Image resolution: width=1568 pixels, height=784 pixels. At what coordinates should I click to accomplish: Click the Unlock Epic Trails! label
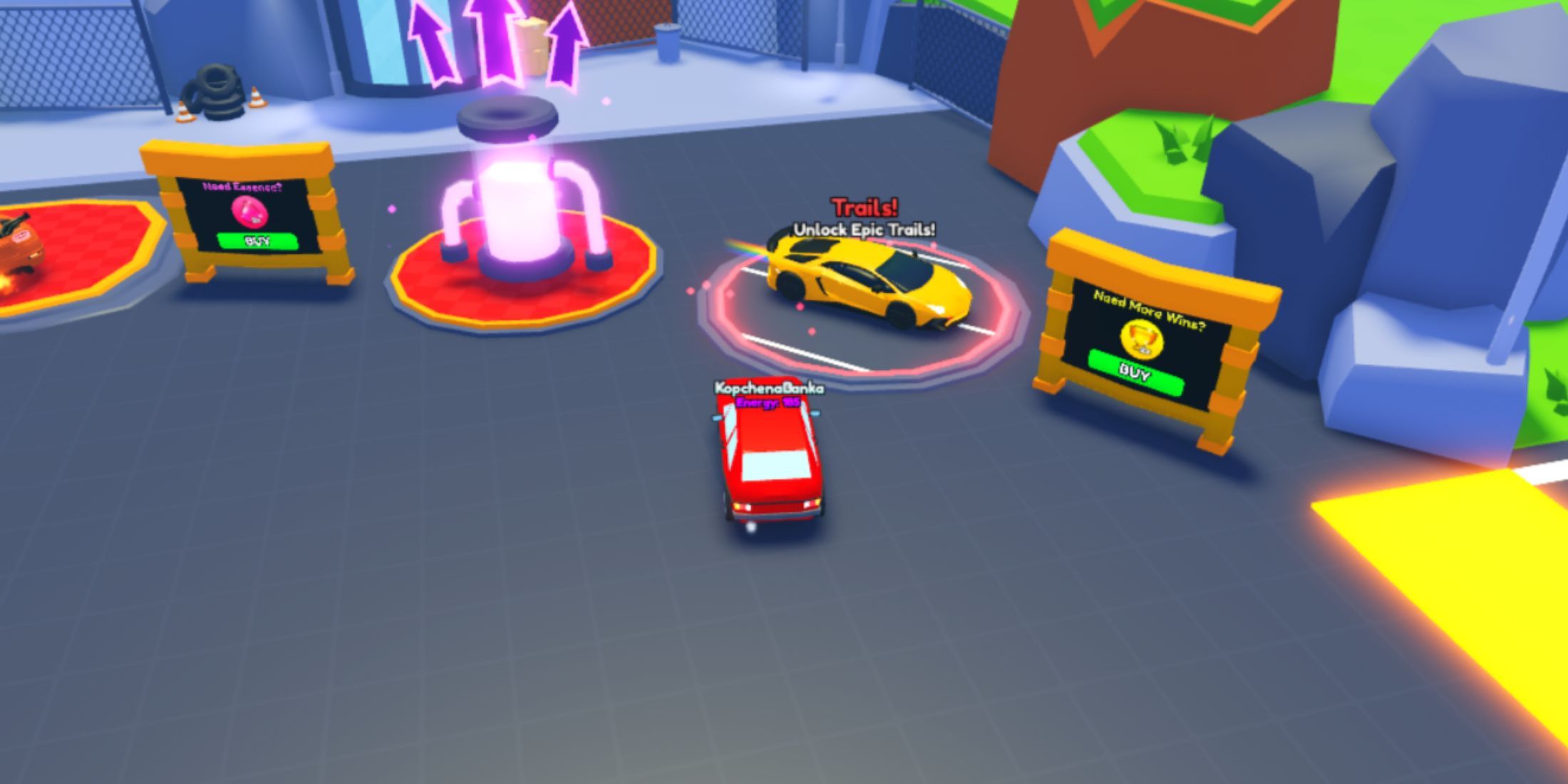[865, 230]
